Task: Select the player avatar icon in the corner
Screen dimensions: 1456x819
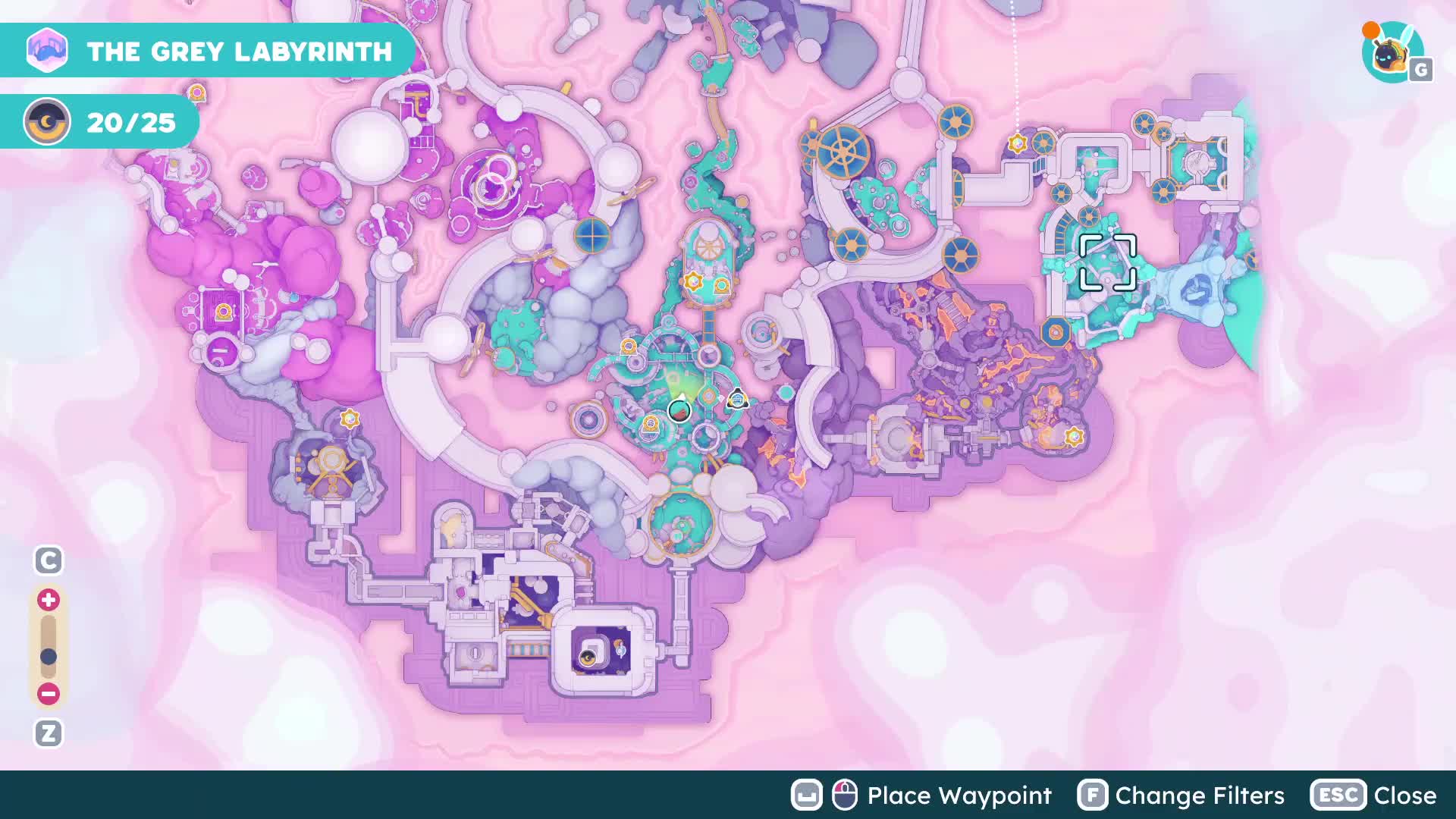Action: (1392, 53)
